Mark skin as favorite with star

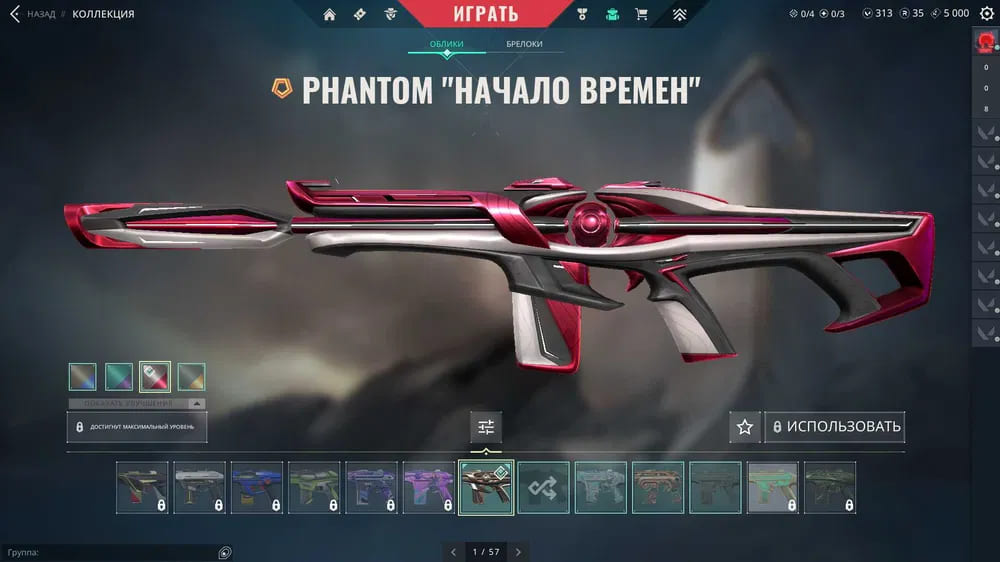point(744,427)
